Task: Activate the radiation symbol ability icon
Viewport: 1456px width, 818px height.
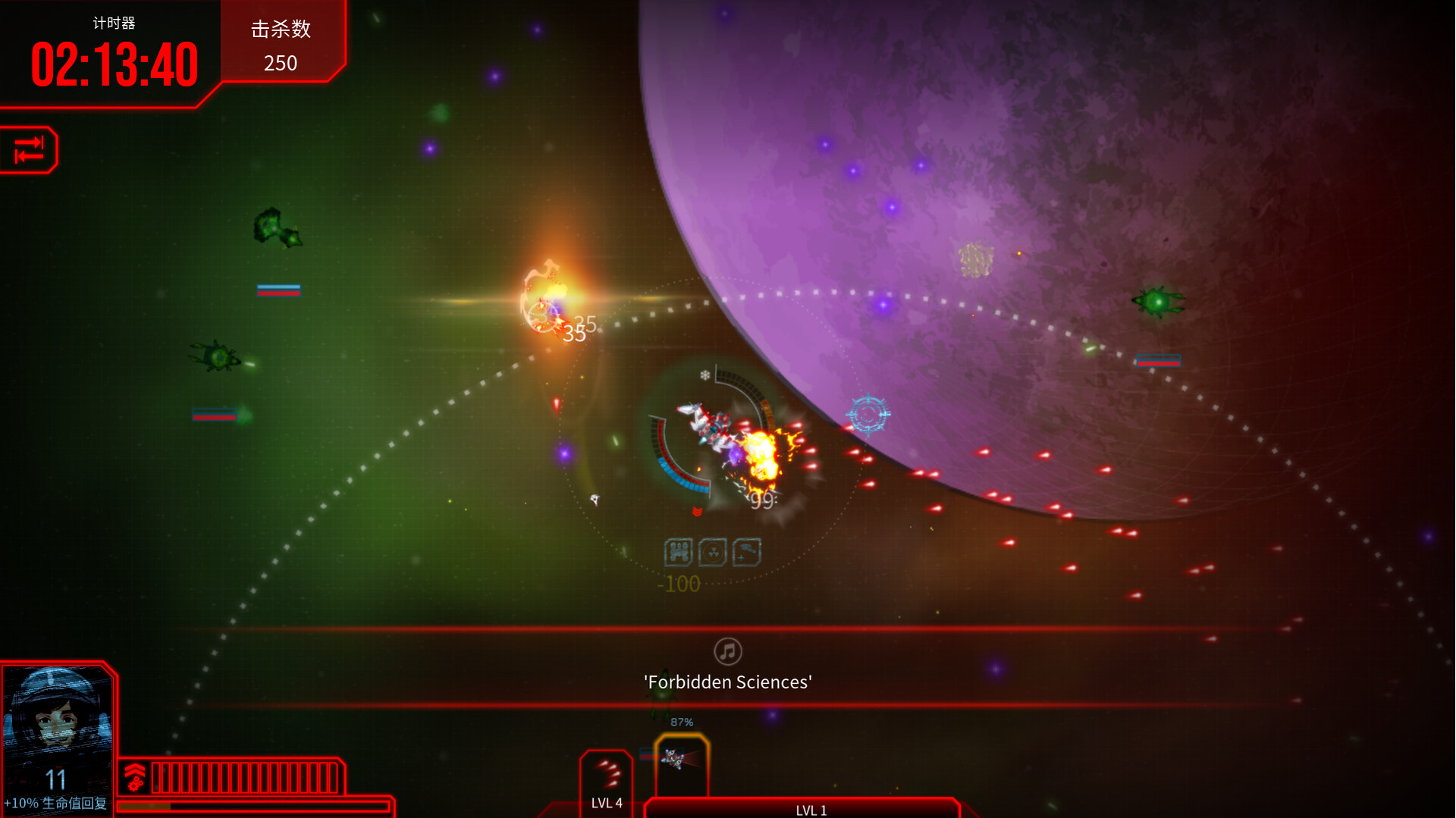Action: coord(712,553)
